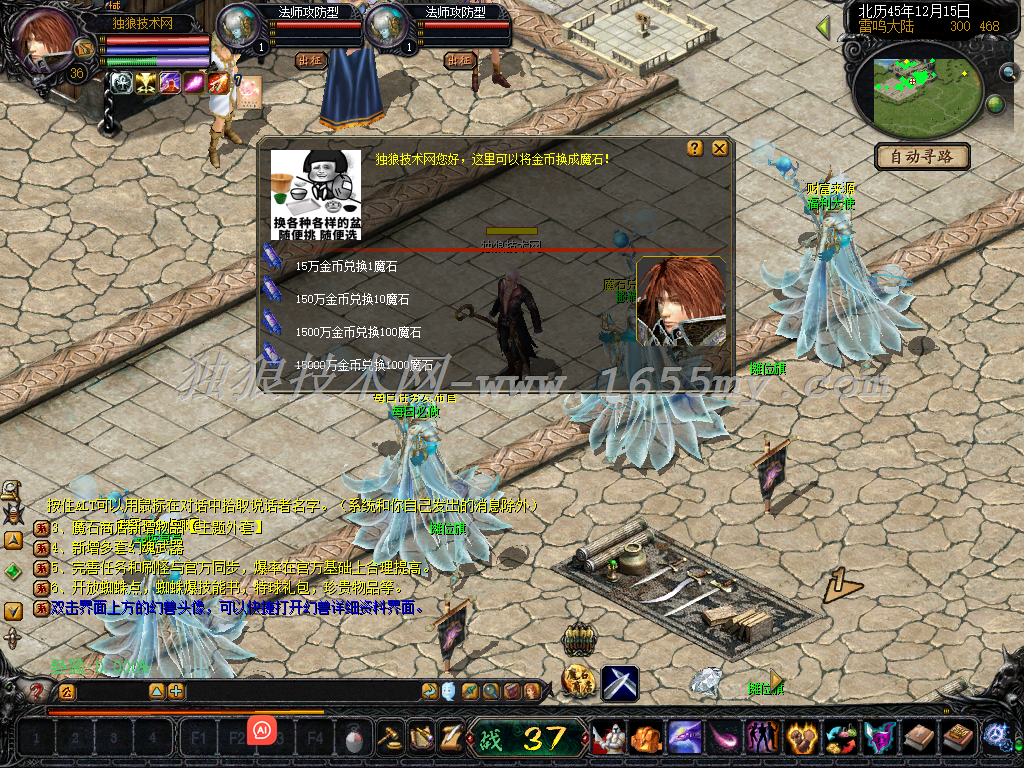Select the 150万金币兑换10魔石 exchange

tap(351, 299)
